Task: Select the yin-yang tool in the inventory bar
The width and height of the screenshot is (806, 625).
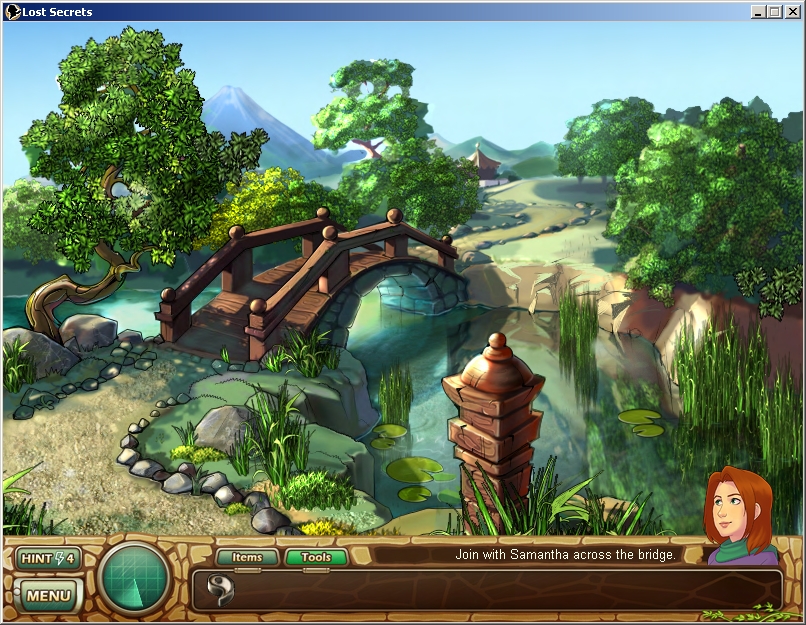Action: click(x=220, y=589)
